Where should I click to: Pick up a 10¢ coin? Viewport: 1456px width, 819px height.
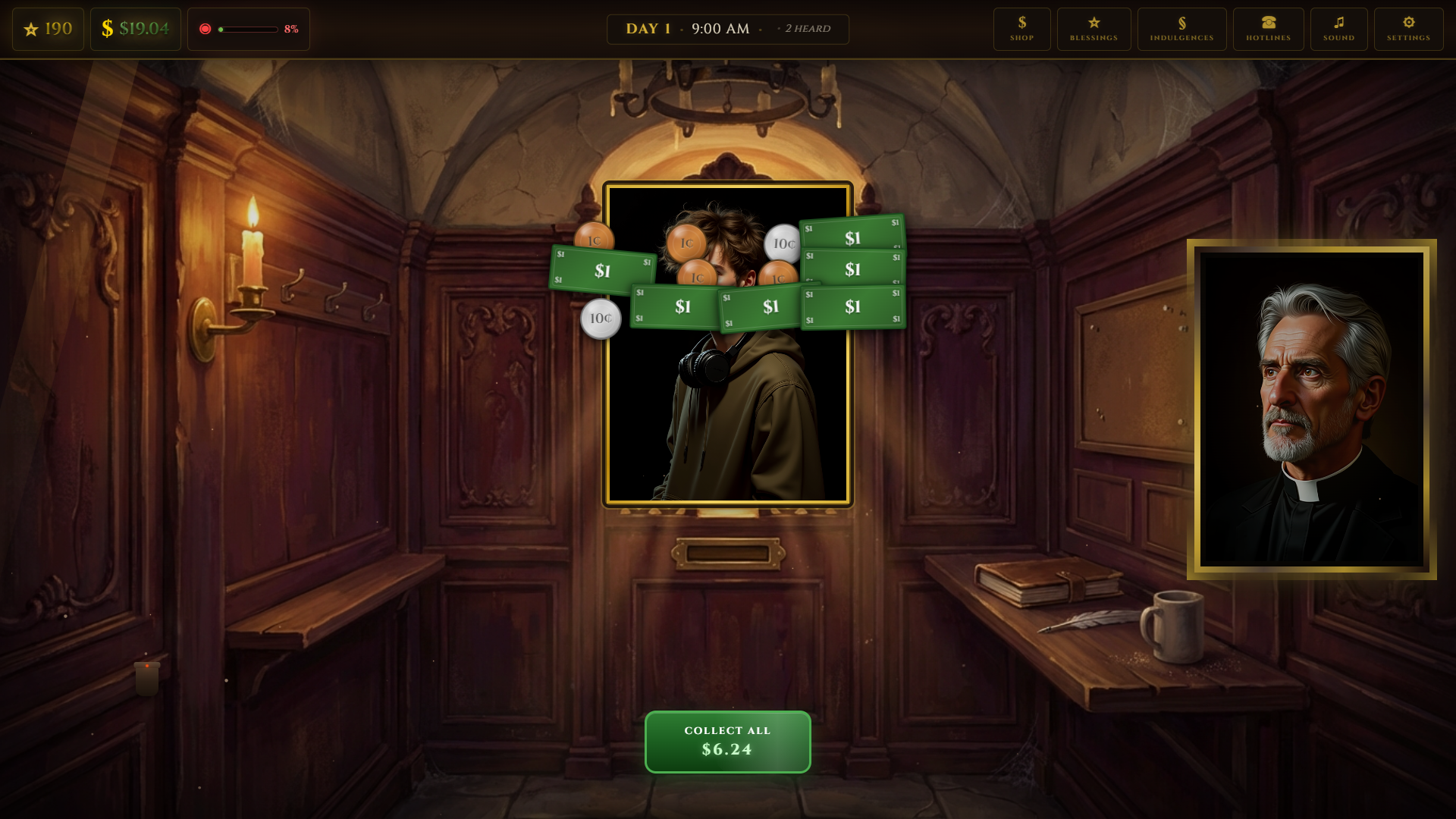click(x=600, y=318)
